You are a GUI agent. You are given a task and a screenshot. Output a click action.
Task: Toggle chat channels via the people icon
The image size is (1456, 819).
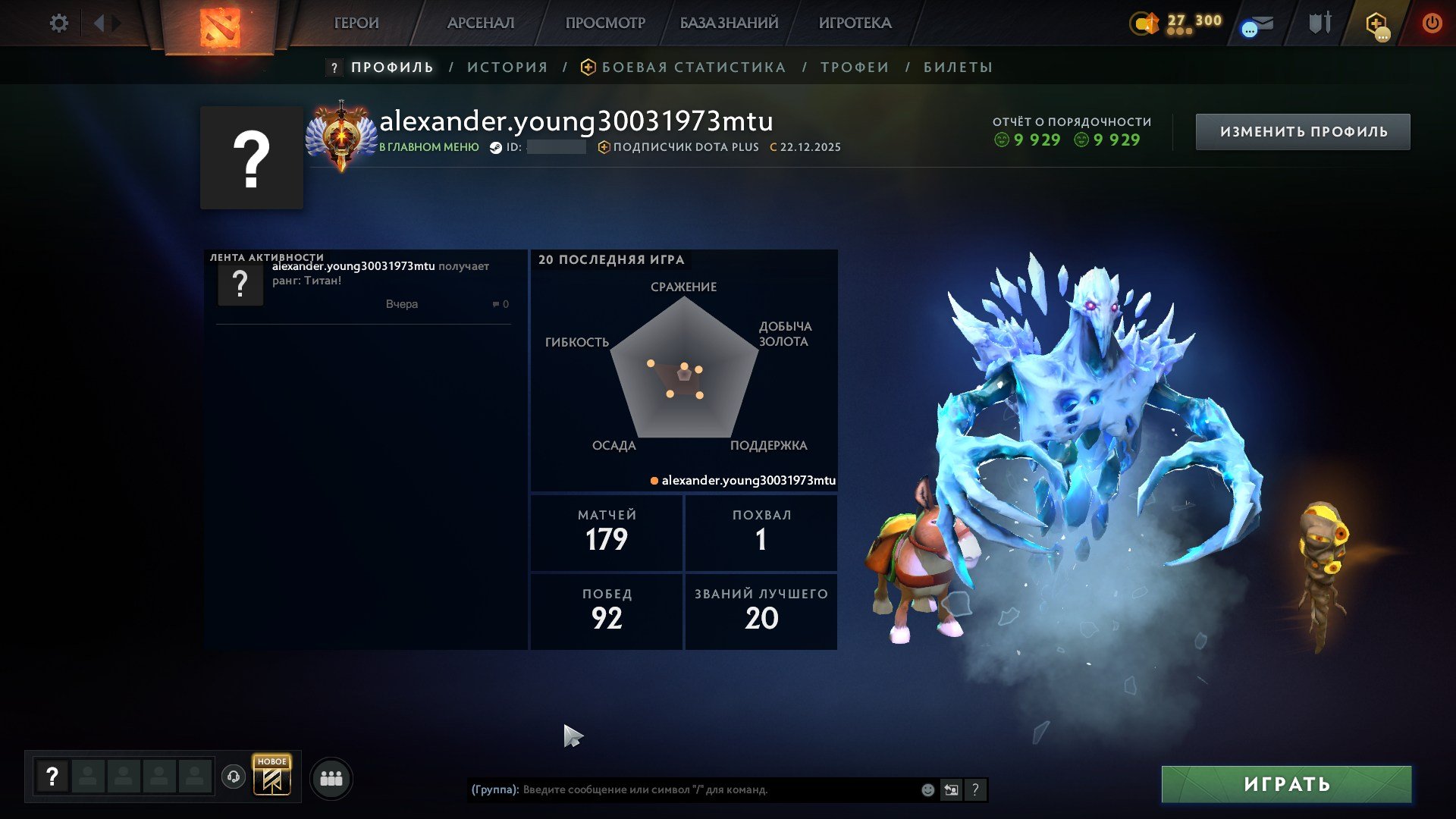tap(331, 777)
